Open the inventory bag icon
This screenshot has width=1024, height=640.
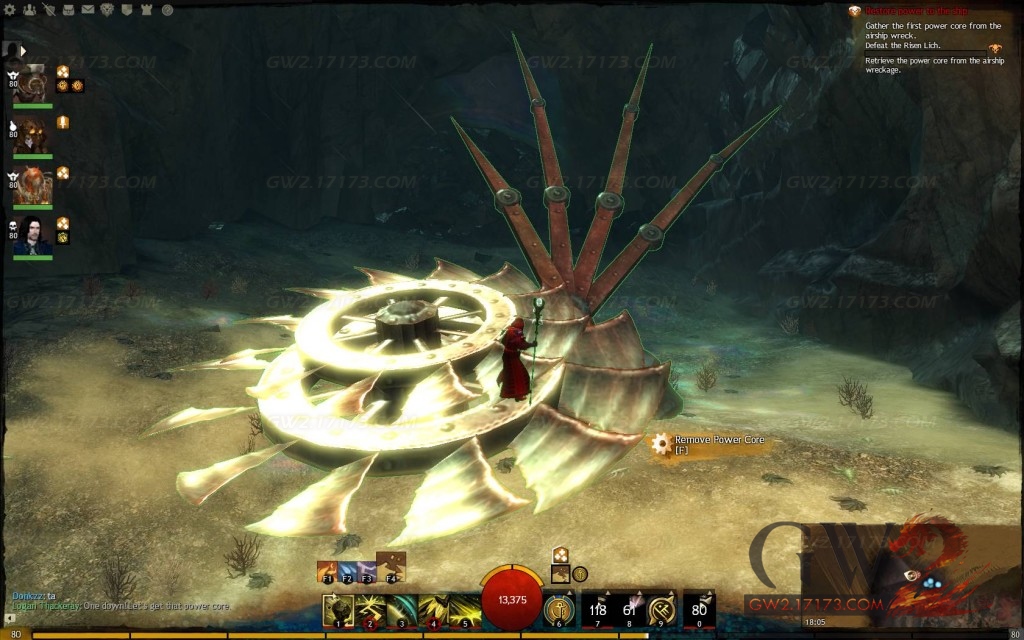pos(67,9)
